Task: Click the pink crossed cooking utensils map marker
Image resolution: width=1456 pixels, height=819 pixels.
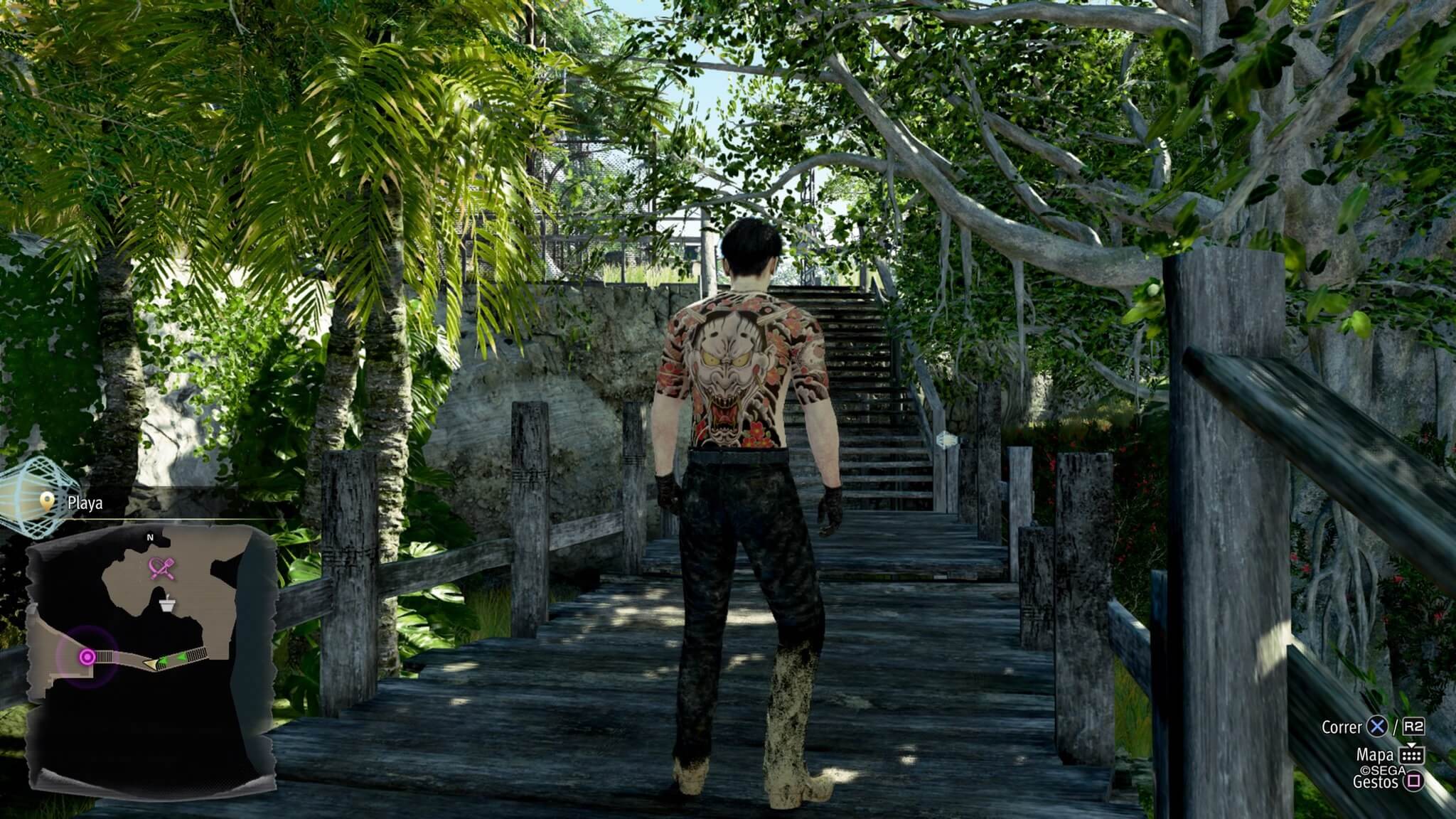Action: (x=157, y=567)
